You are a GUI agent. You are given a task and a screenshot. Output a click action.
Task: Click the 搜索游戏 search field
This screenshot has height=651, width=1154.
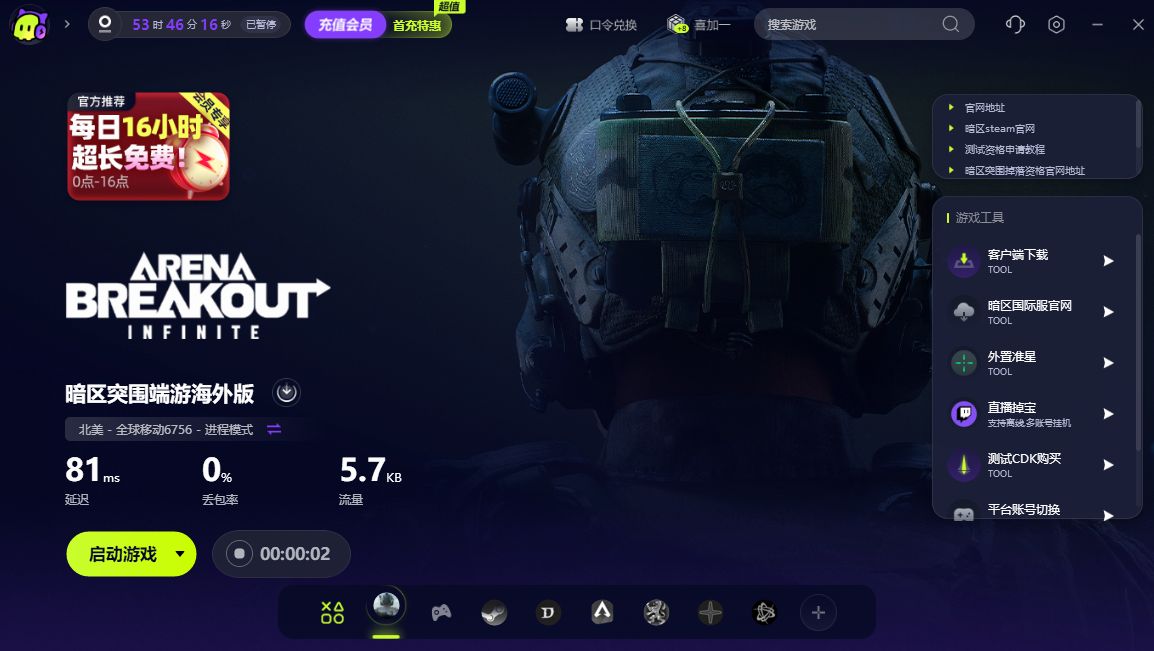(x=850, y=25)
